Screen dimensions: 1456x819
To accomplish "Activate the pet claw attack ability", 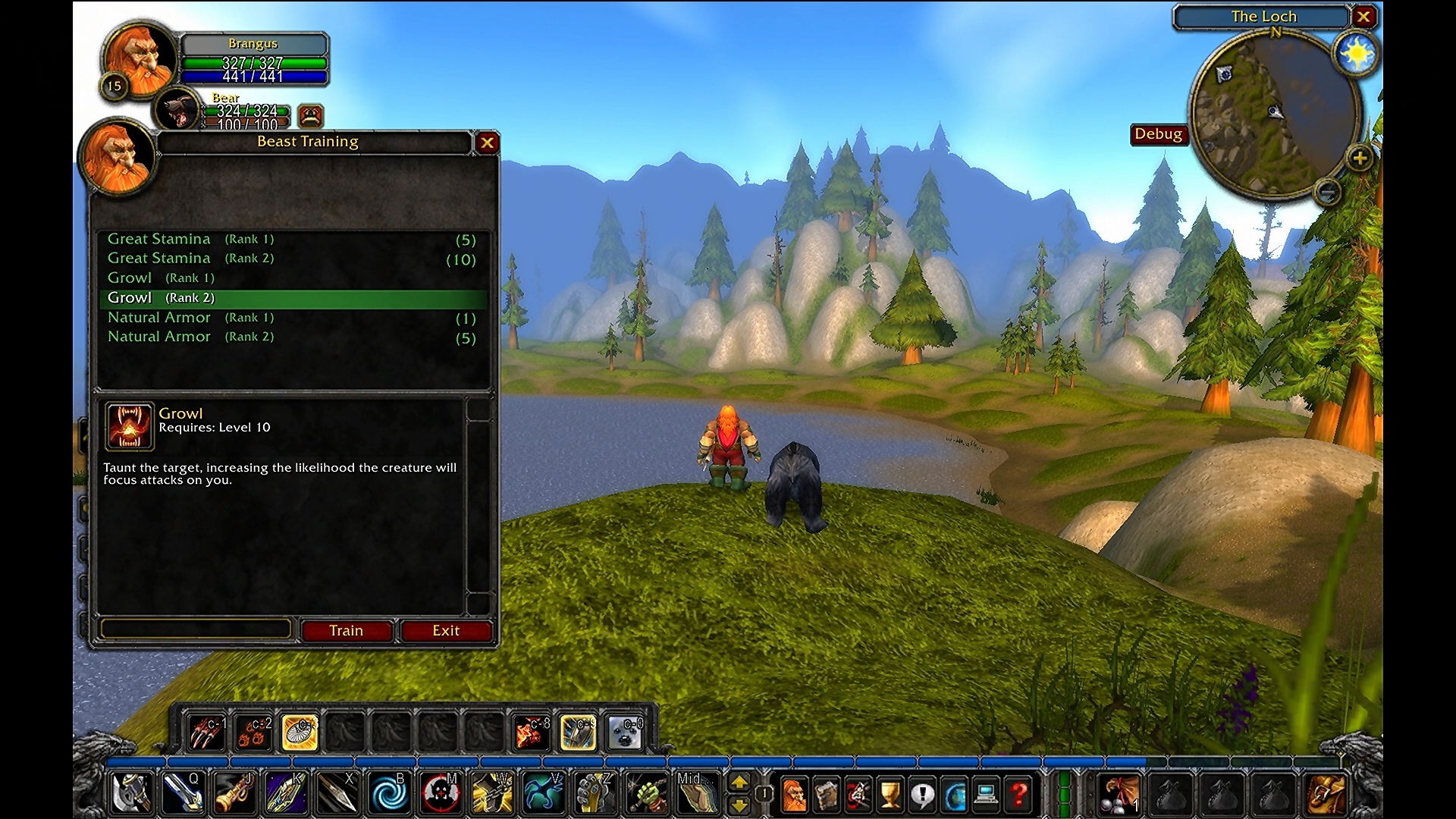I will click(206, 733).
